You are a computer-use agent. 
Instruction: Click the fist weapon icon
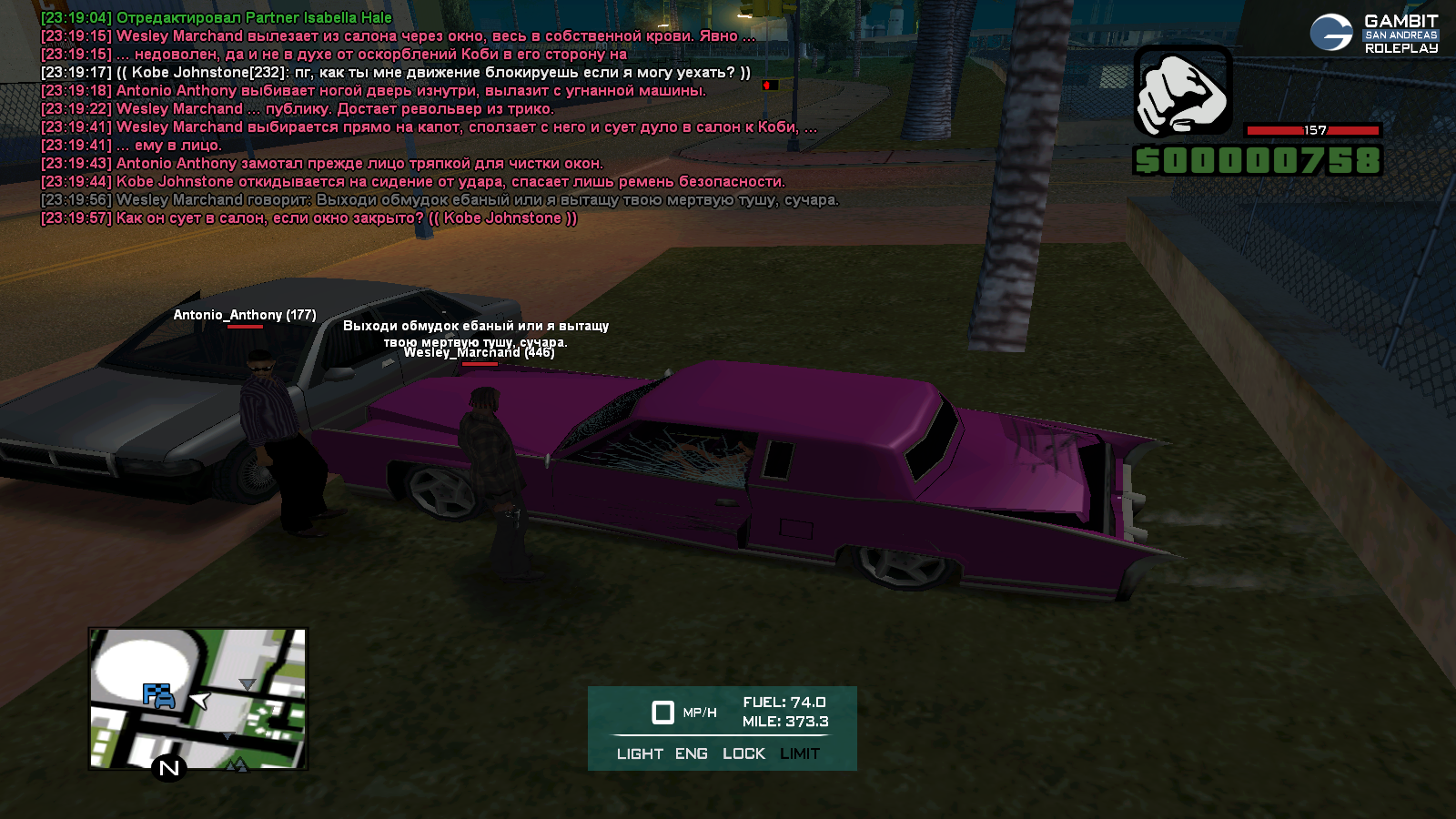pos(1182,92)
